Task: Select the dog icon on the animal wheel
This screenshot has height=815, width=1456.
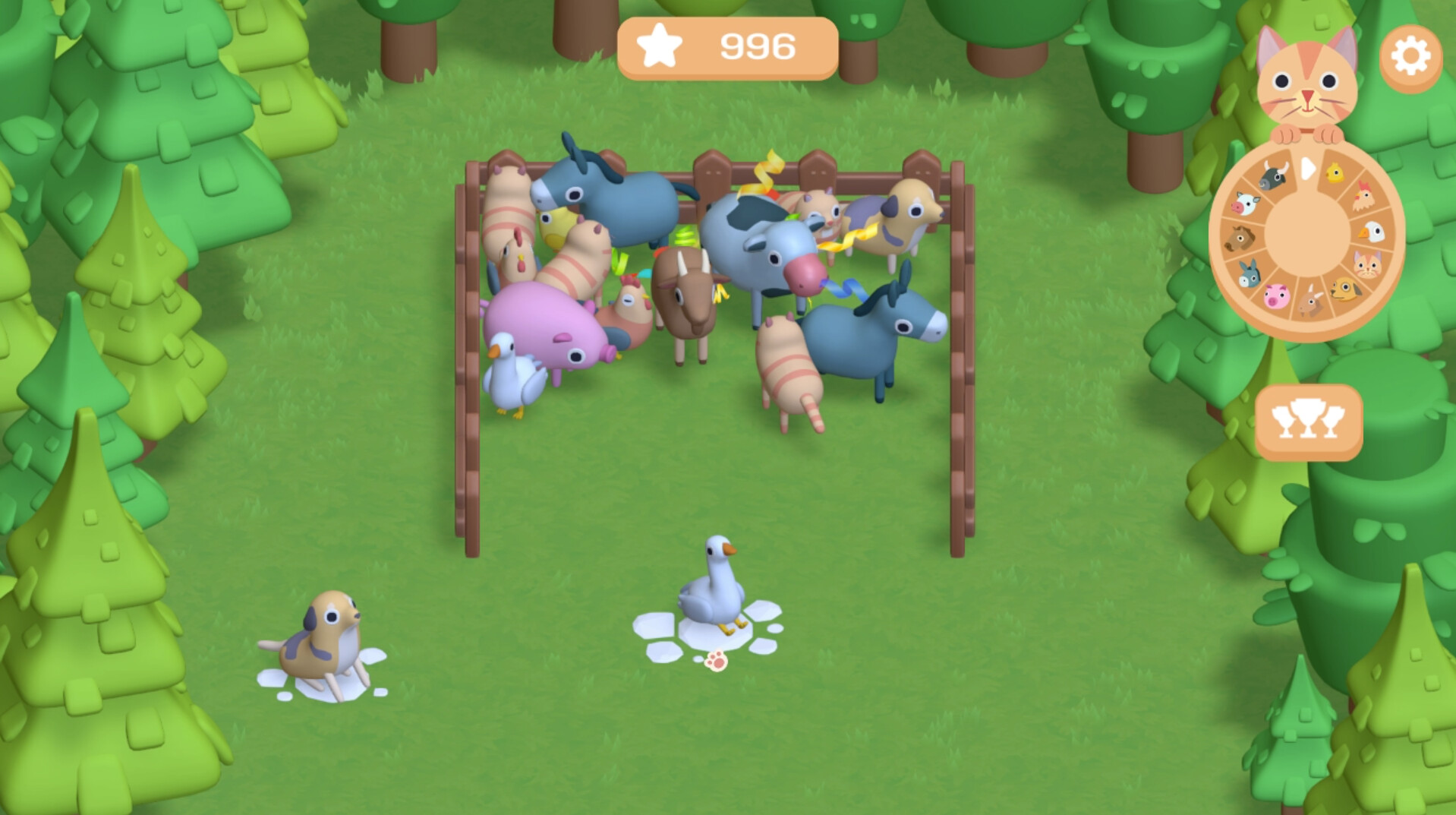Action: tap(1346, 289)
